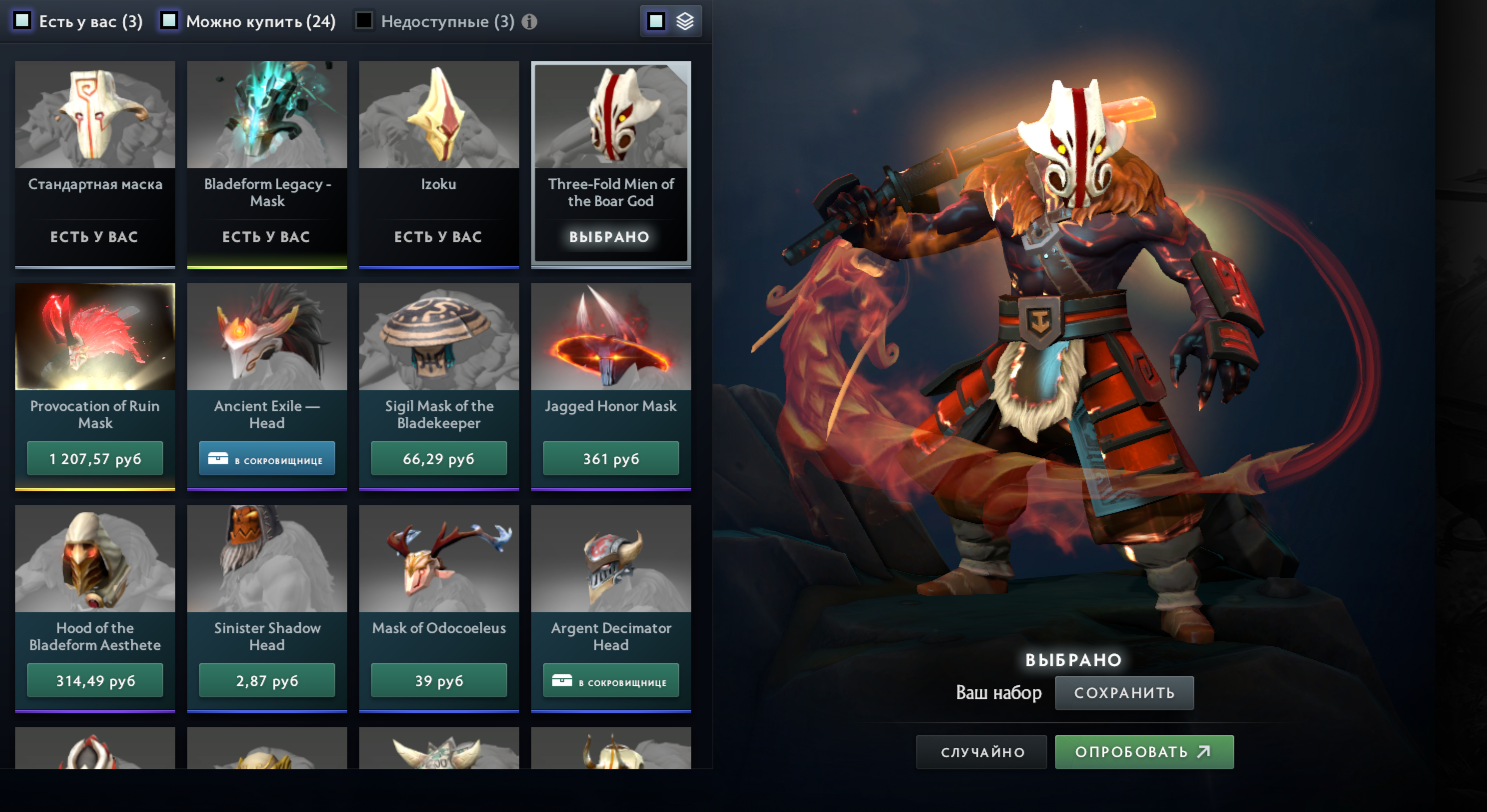Show info about unavailable items

pyautogui.click(x=529, y=22)
